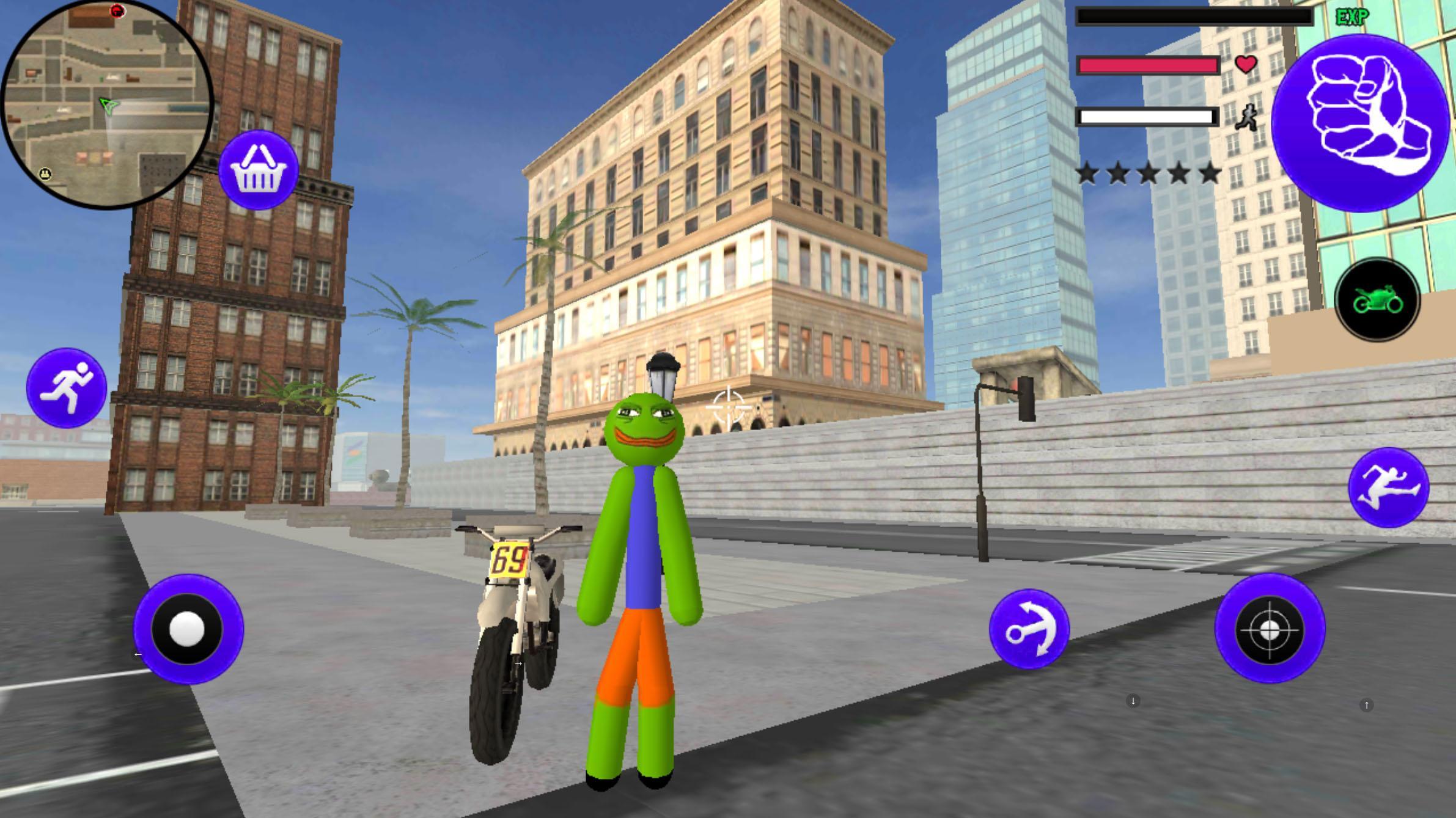
Task: Fire the rope hook ability
Action: 1029,629
